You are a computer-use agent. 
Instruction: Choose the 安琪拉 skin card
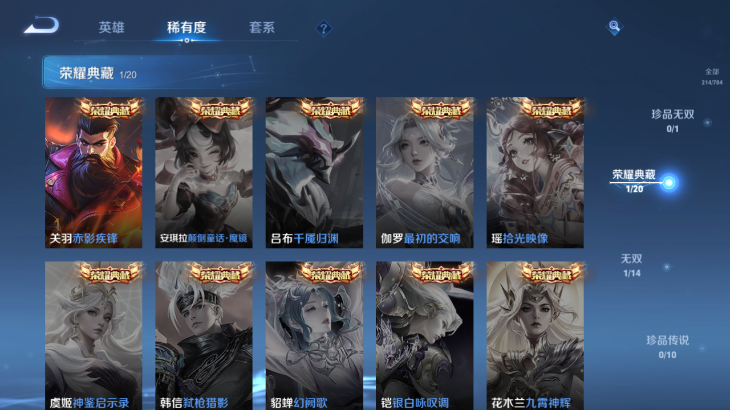tap(204, 172)
